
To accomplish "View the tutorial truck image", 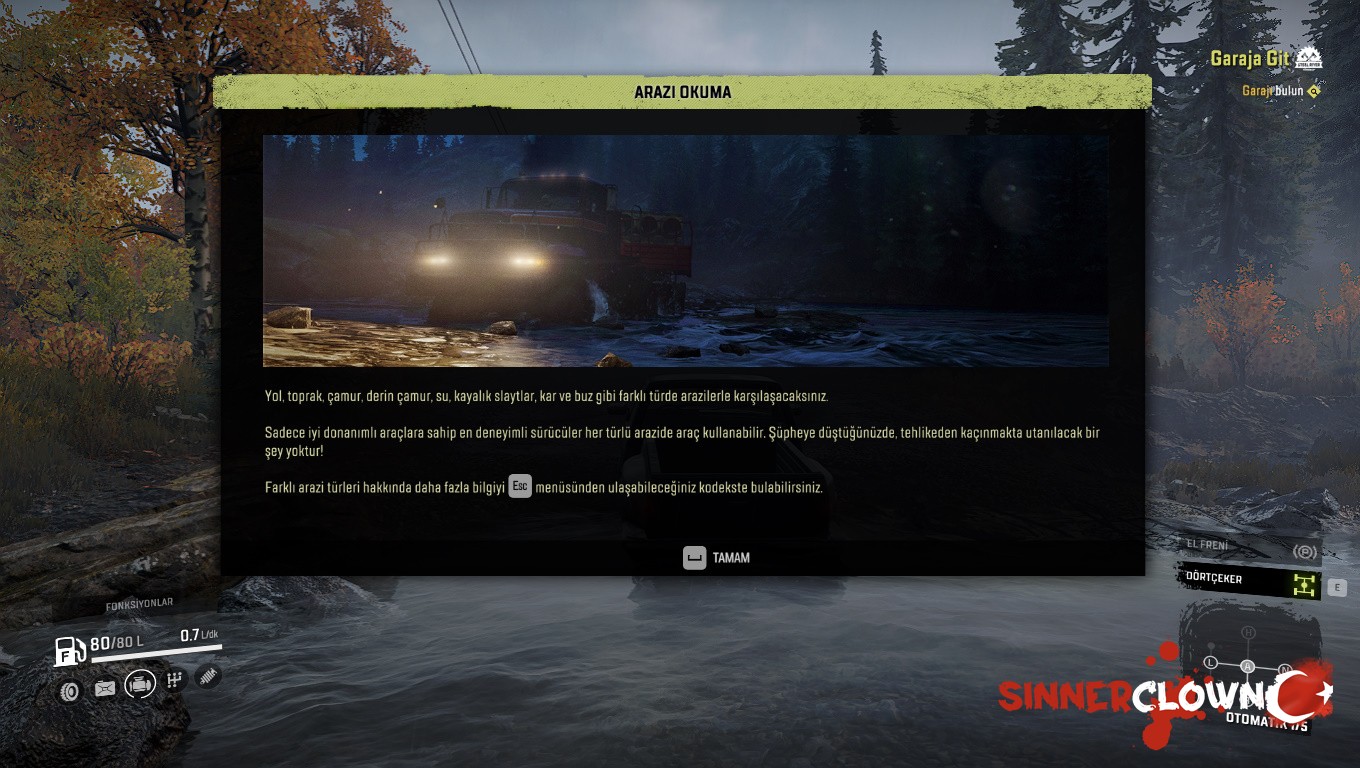I will [x=685, y=251].
